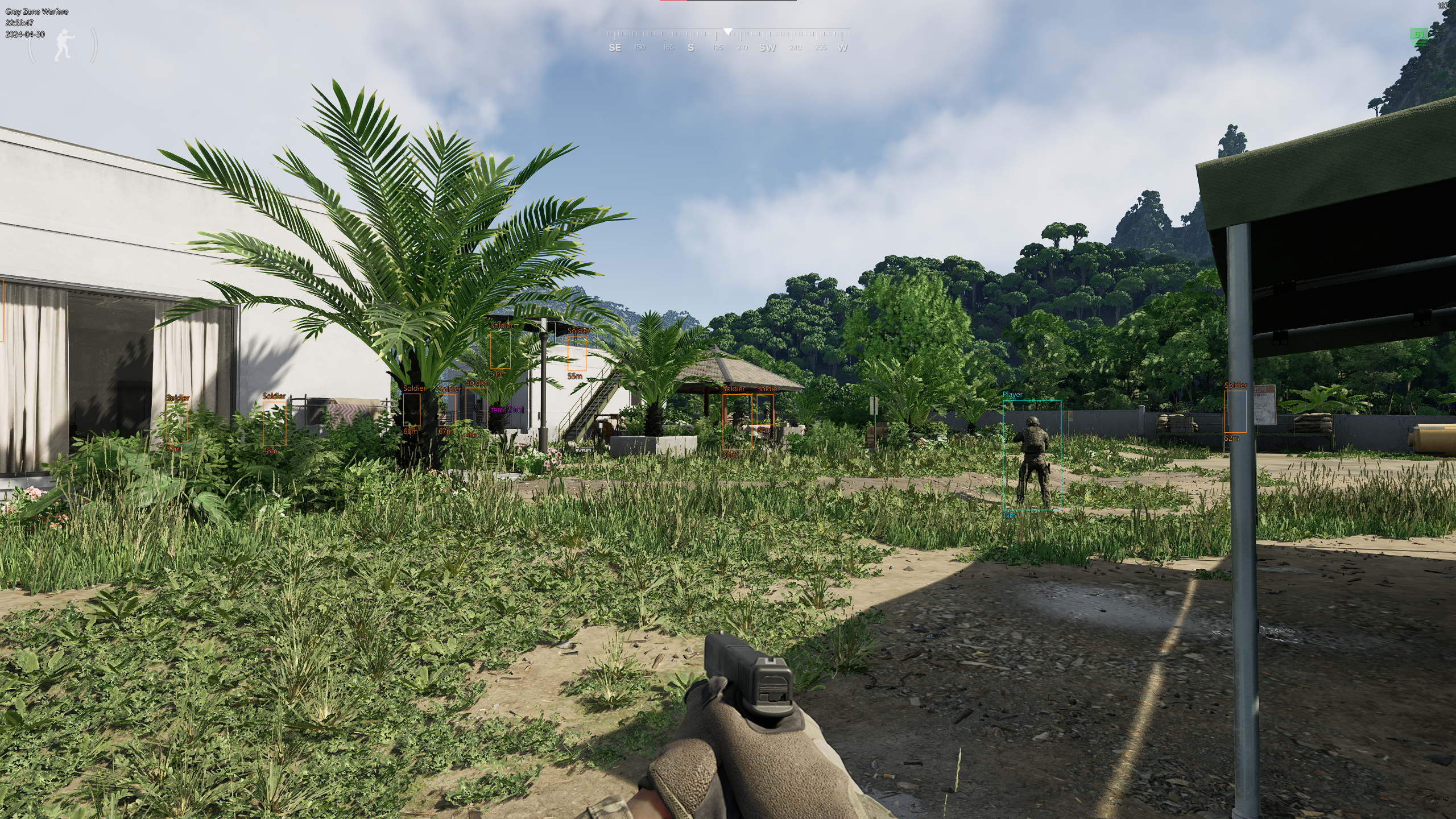Click the green FPS monitor overlay icon
1456x819 pixels.
1419,35
